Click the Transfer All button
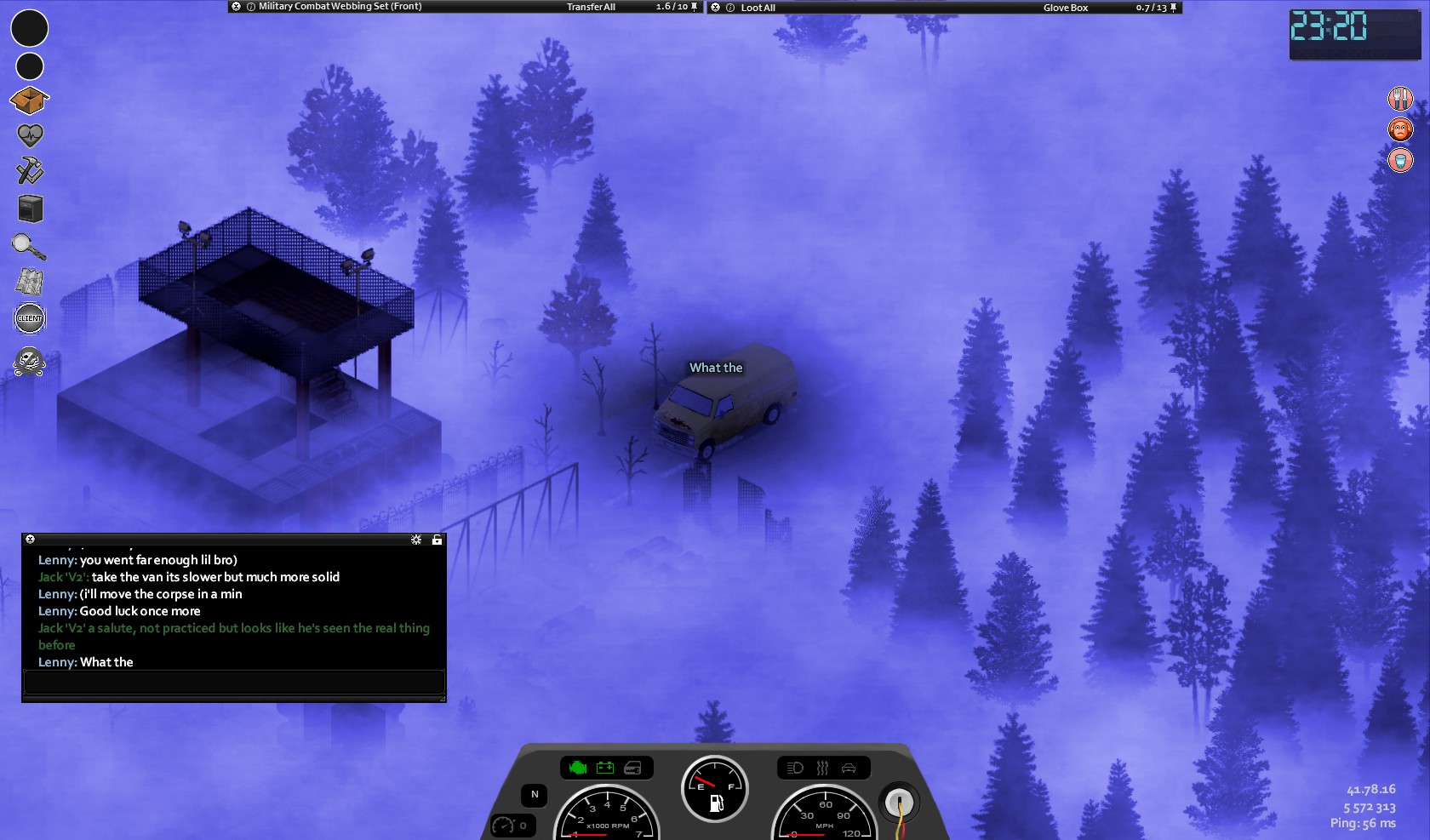Image resolution: width=1430 pixels, height=840 pixels. point(591,7)
